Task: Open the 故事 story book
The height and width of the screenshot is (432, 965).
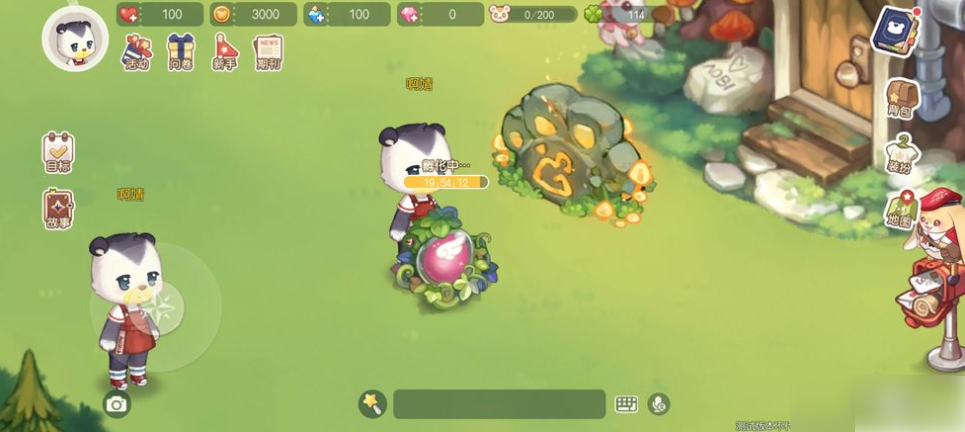Action: (58, 209)
